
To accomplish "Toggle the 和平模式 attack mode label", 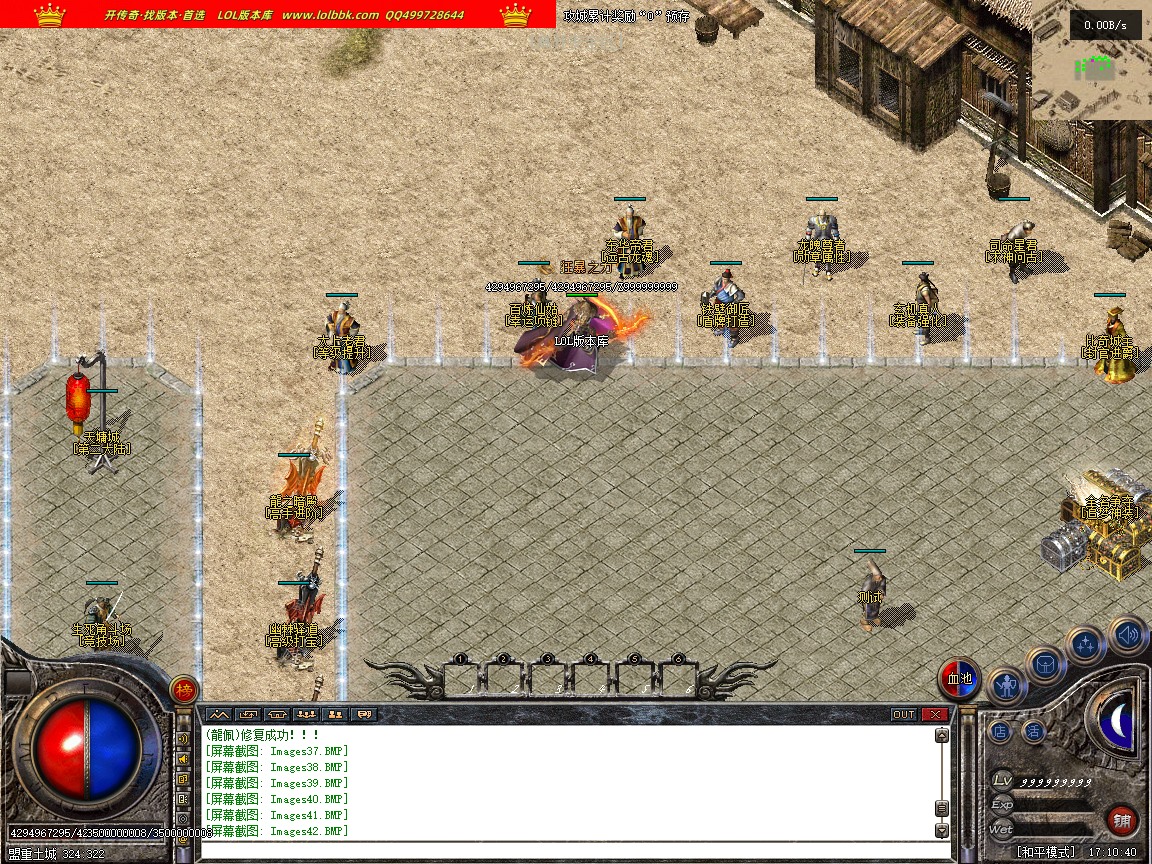I will (x=1046, y=852).
